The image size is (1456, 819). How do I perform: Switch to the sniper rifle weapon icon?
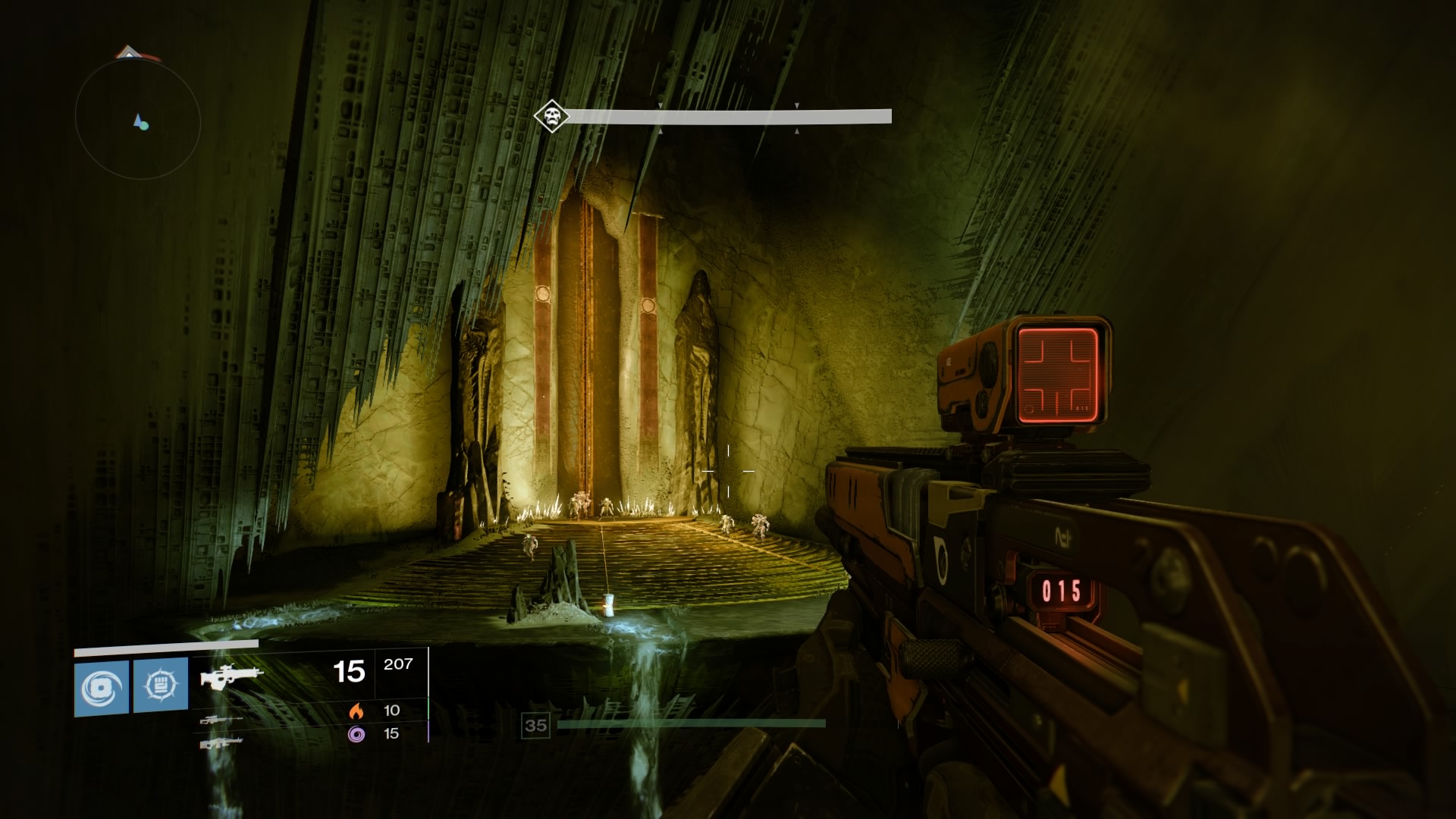click(x=221, y=720)
